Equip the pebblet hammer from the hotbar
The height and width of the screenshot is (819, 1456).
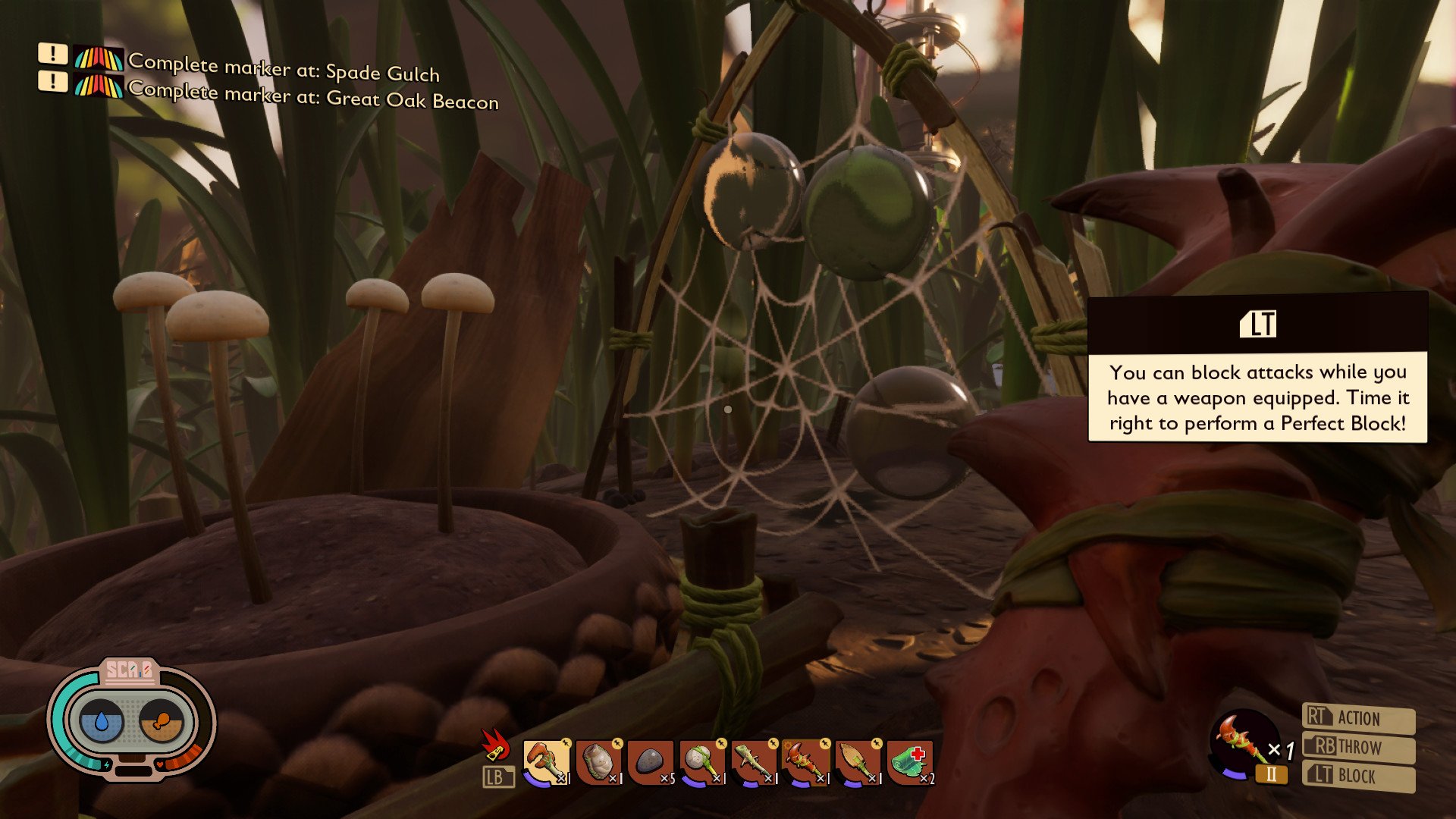(x=701, y=761)
